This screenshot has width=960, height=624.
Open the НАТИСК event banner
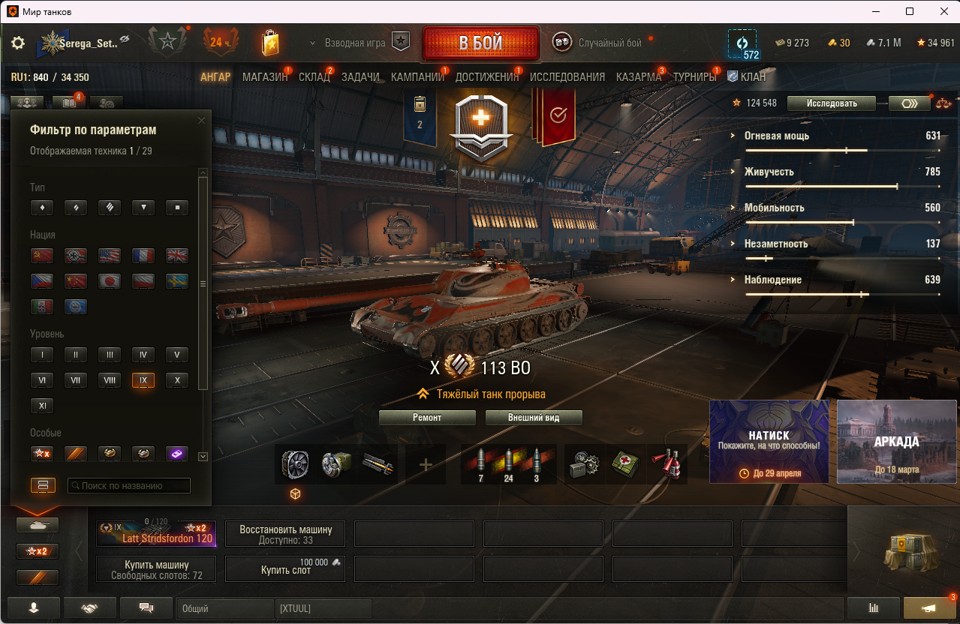[769, 442]
